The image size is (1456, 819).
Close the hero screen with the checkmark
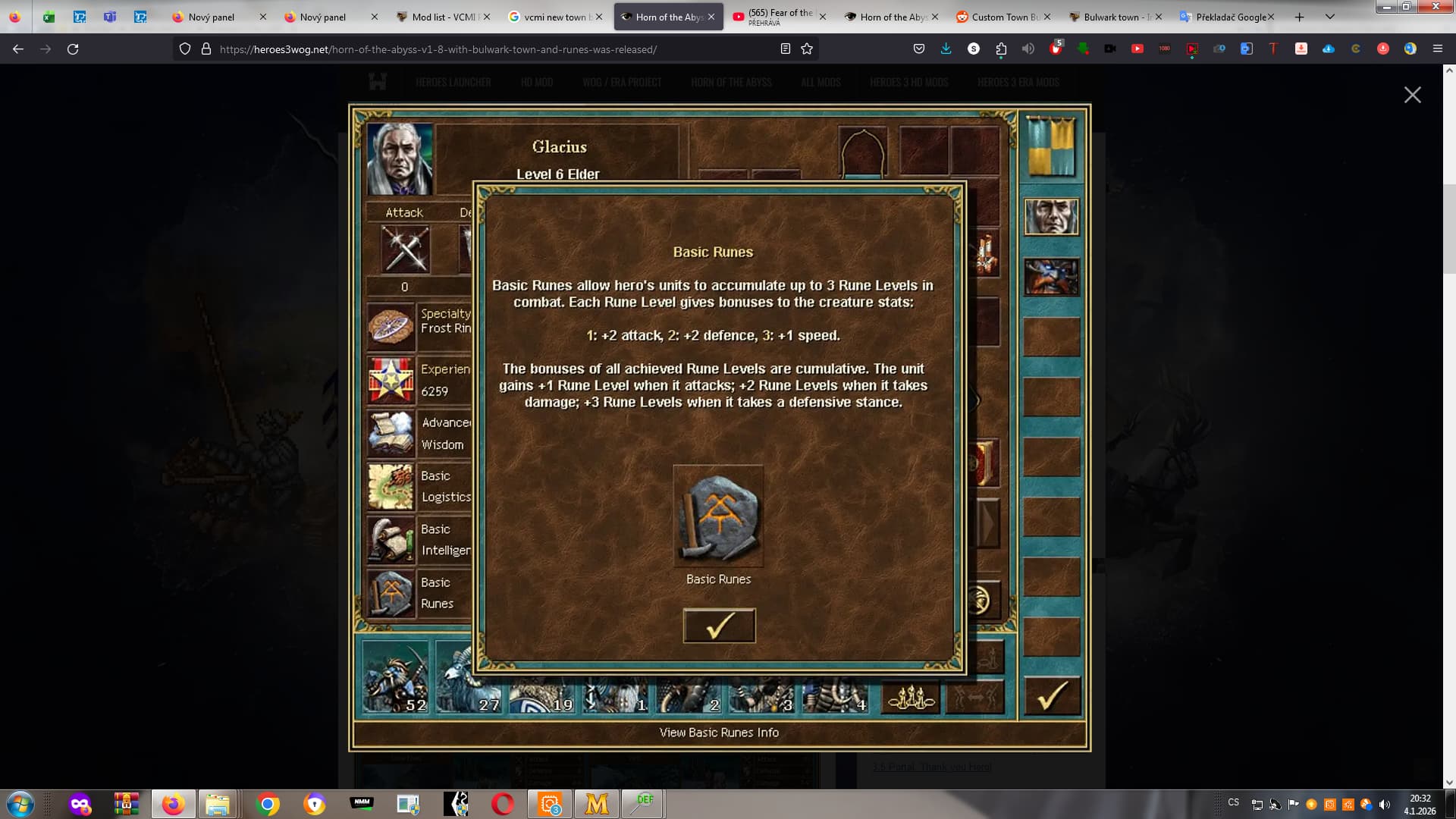click(1052, 695)
